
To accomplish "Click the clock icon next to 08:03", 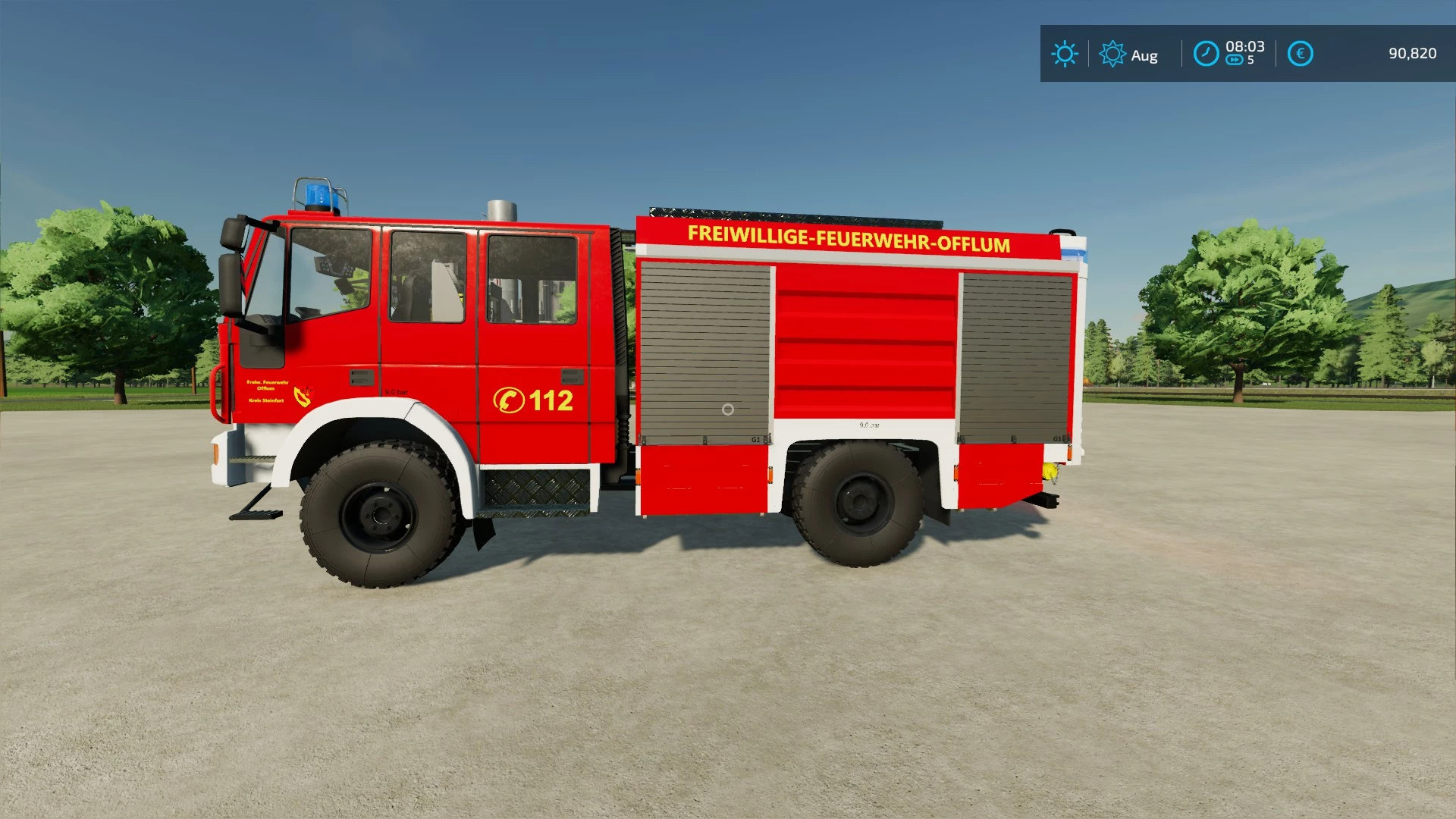I will 1206,54.
